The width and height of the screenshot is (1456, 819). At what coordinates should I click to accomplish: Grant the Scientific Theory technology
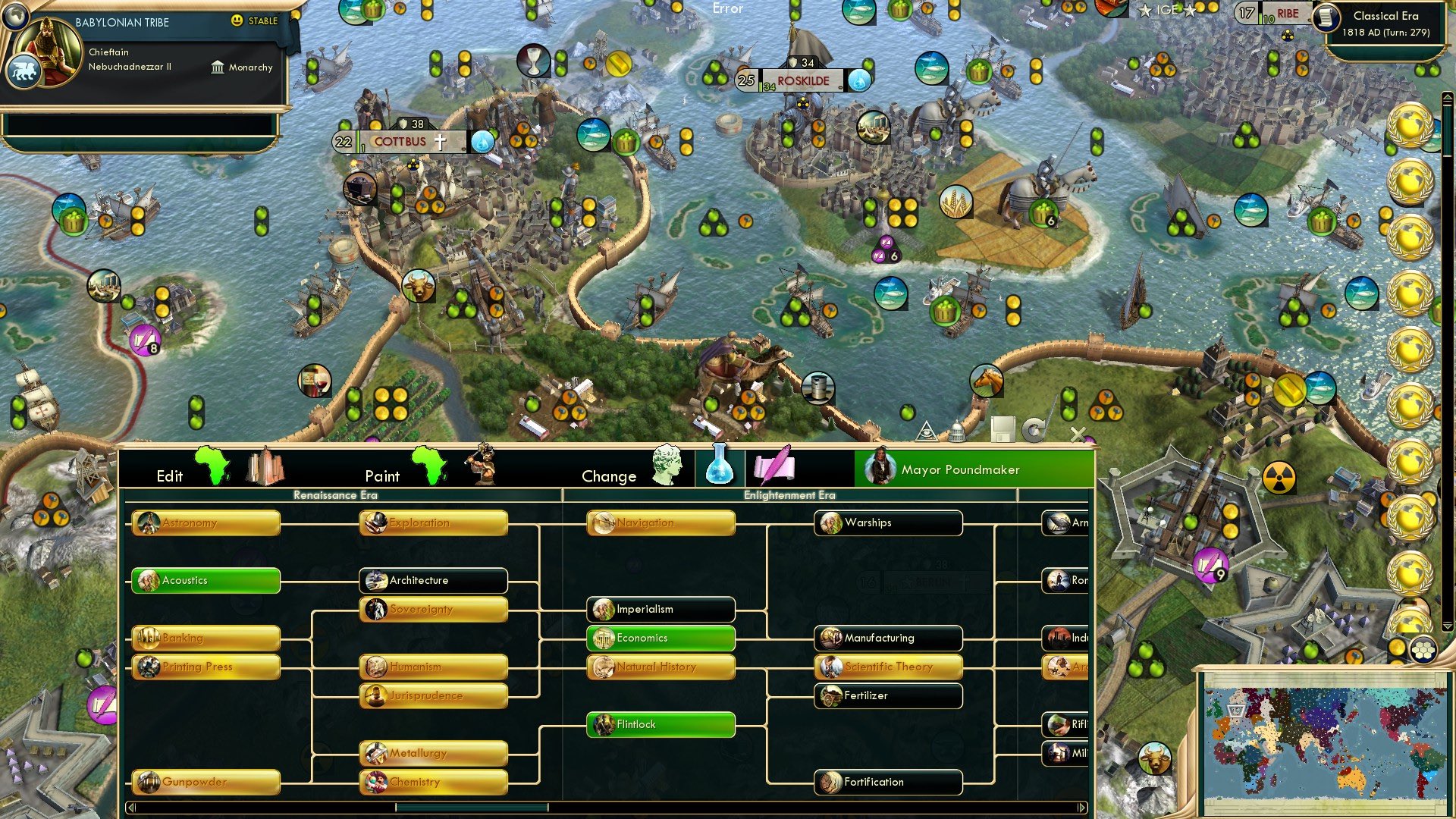pyautogui.click(x=887, y=666)
